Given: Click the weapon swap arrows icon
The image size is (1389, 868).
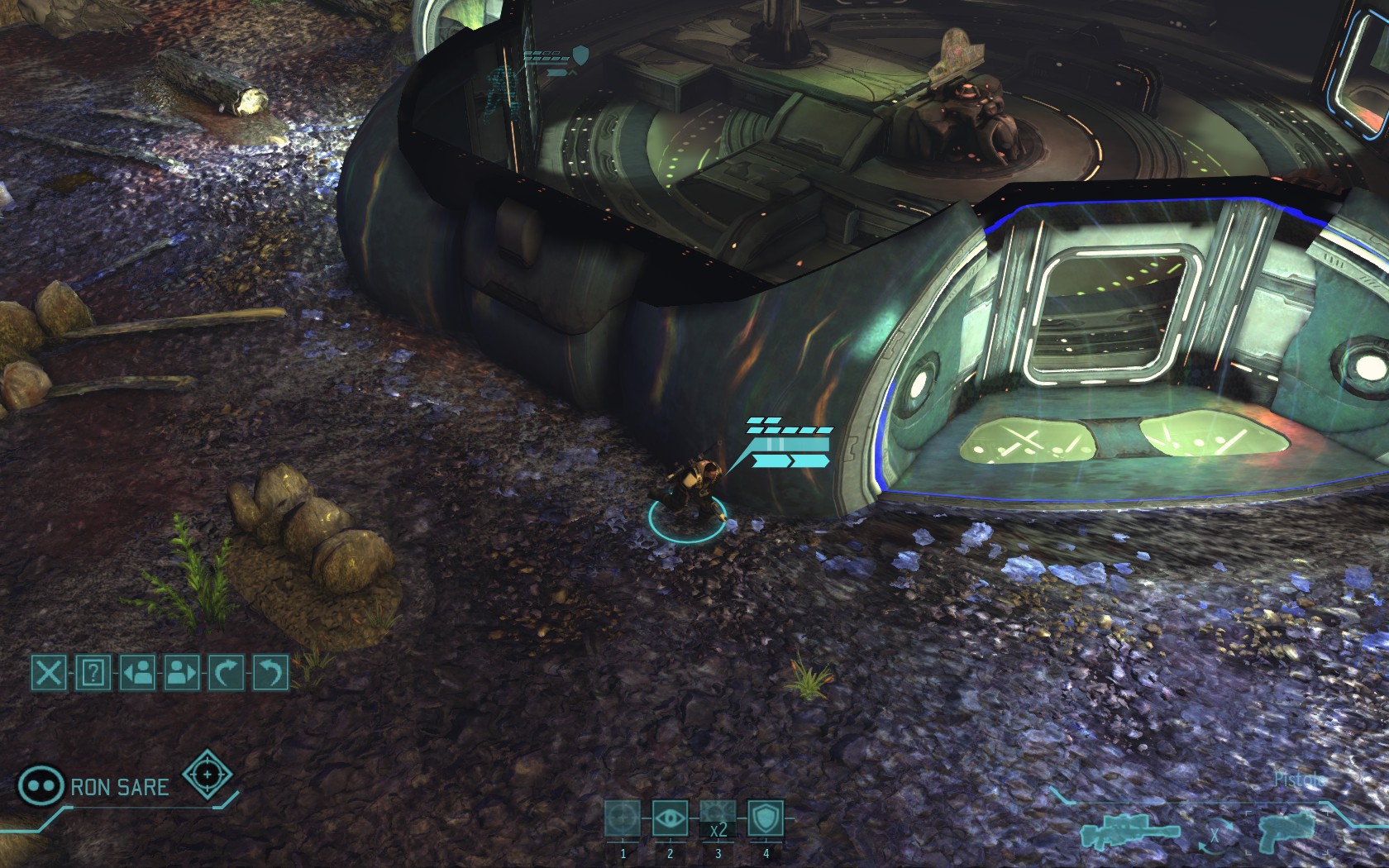Looking at the screenshot, I should coord(1215,835).
